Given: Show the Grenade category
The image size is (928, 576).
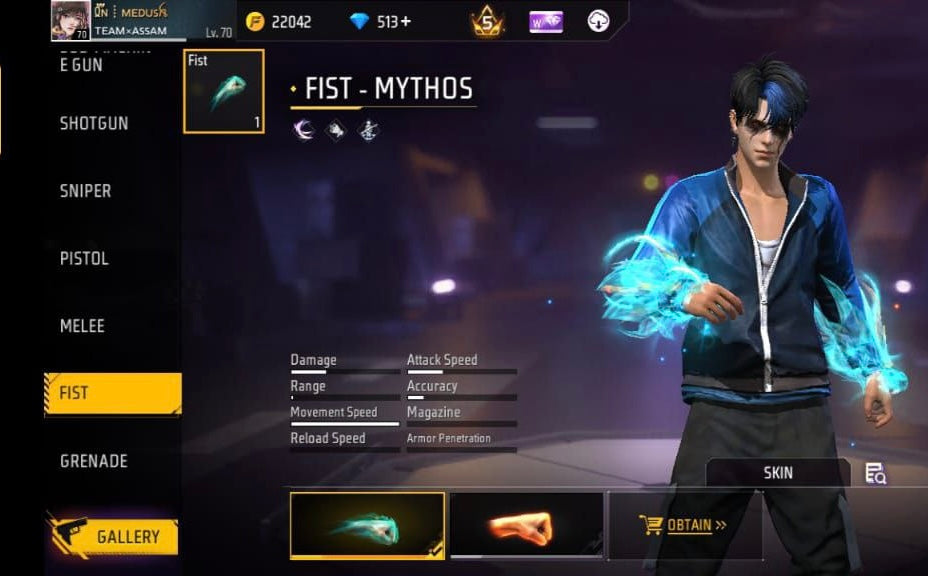Looking at the screenshot, I should (x=93, y=461).
